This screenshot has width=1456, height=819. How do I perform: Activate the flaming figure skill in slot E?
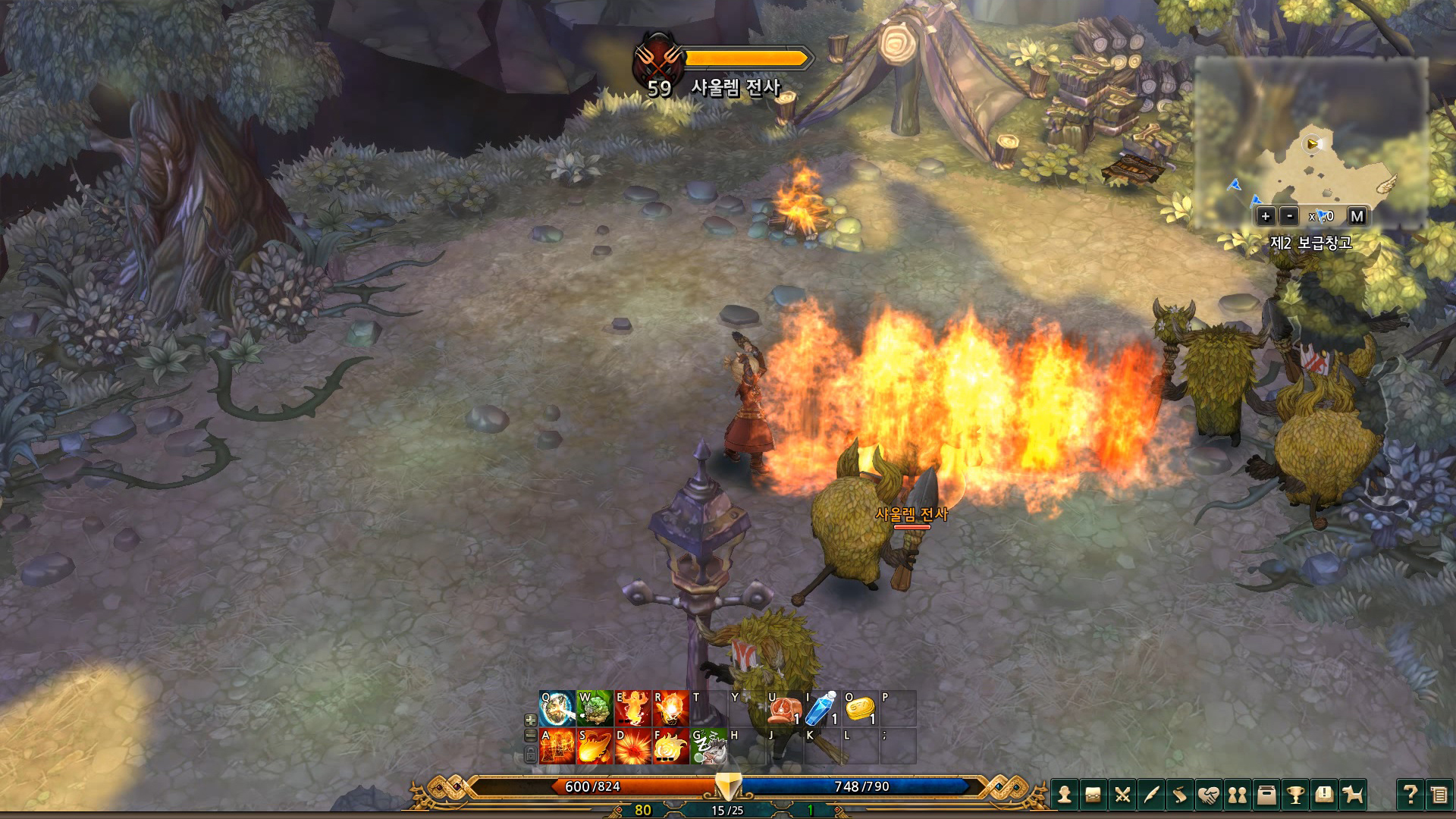[632, 709]
